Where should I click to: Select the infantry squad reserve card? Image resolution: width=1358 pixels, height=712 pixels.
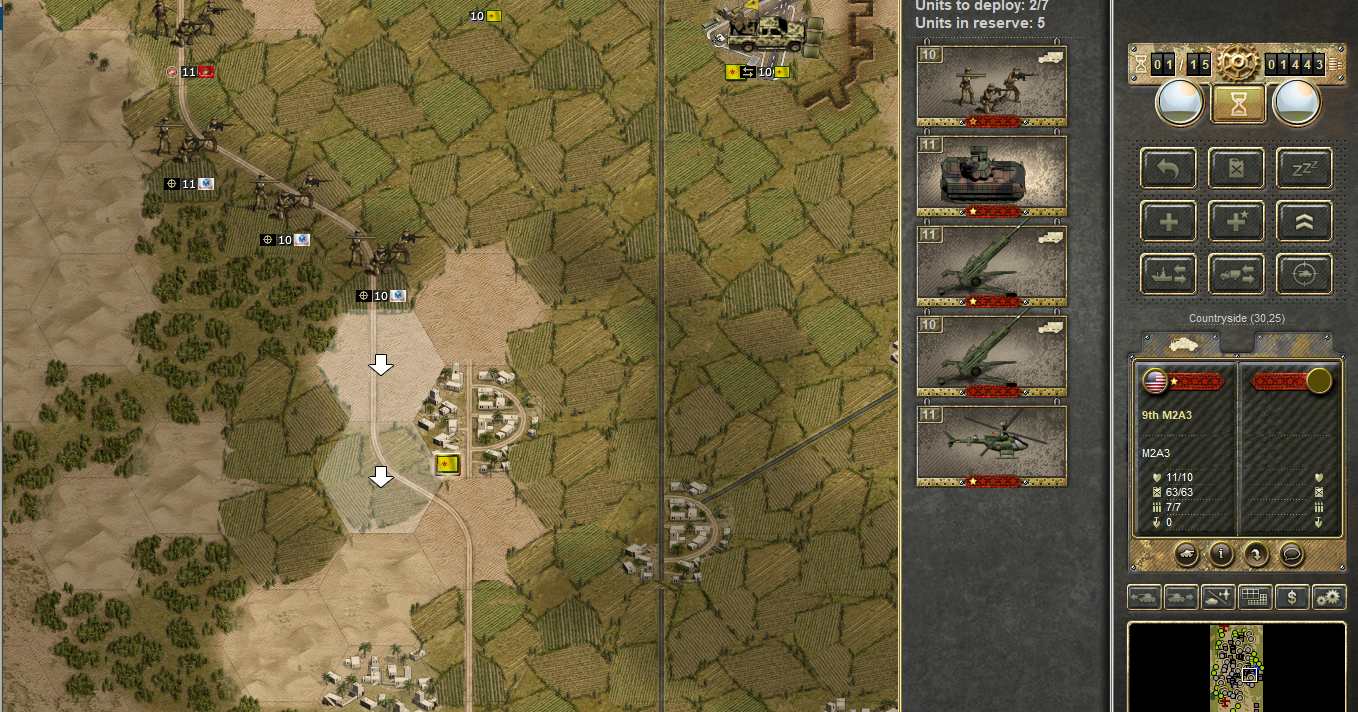pyautogui.click(x=991, y=86)
